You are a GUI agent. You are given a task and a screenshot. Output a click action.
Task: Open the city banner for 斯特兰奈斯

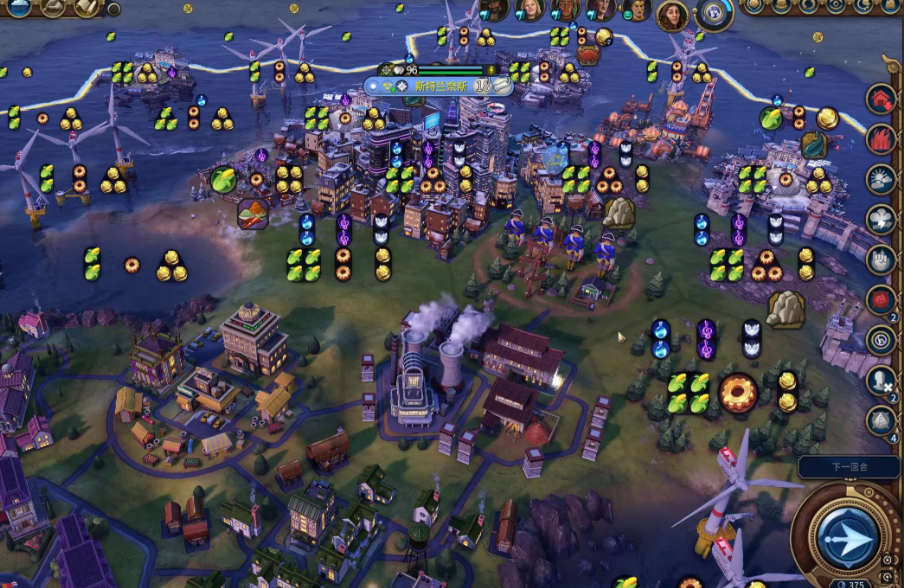[x=440, y=86]
